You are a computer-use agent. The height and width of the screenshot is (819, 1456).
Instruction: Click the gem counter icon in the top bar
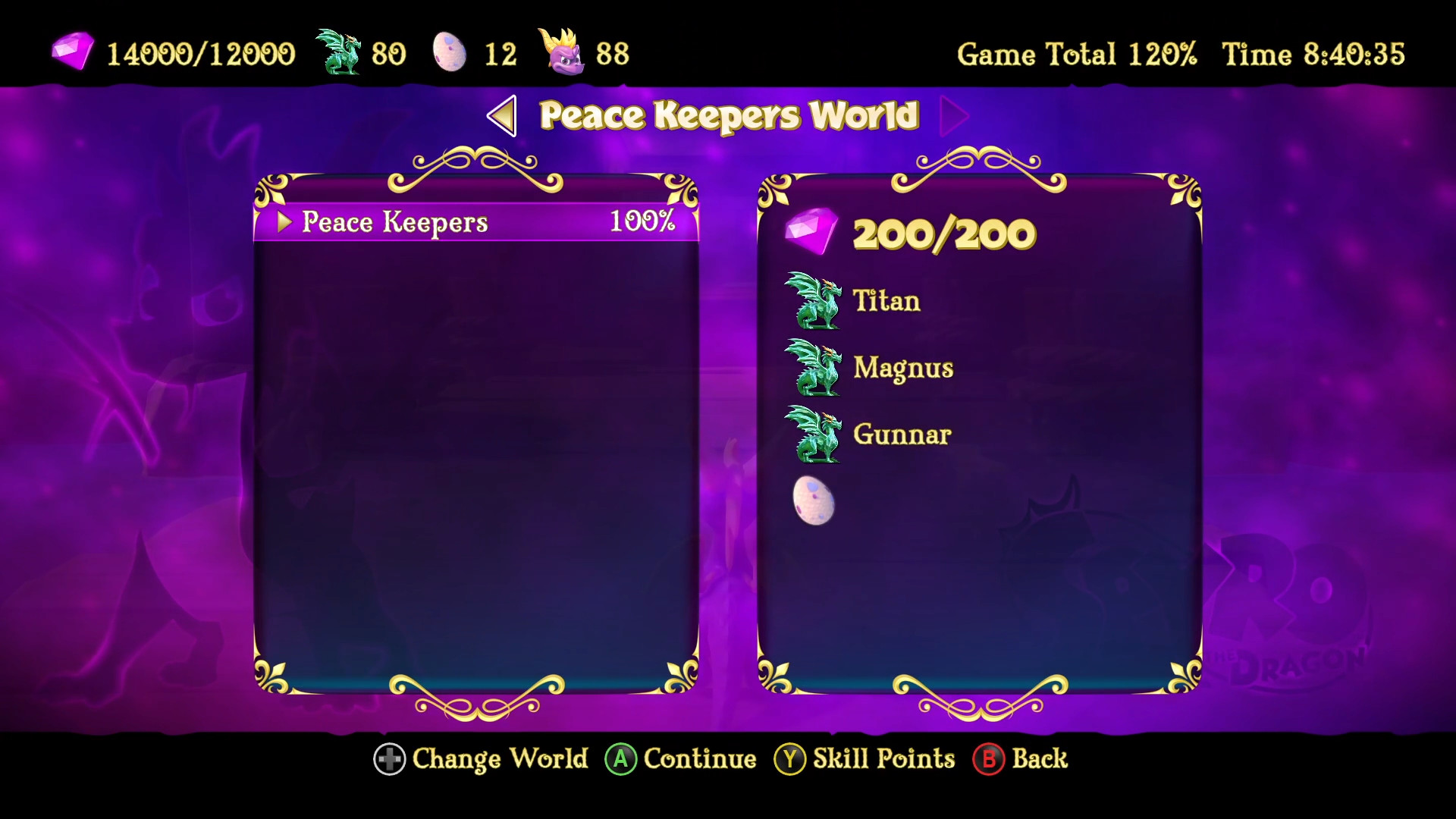point(74,52)
